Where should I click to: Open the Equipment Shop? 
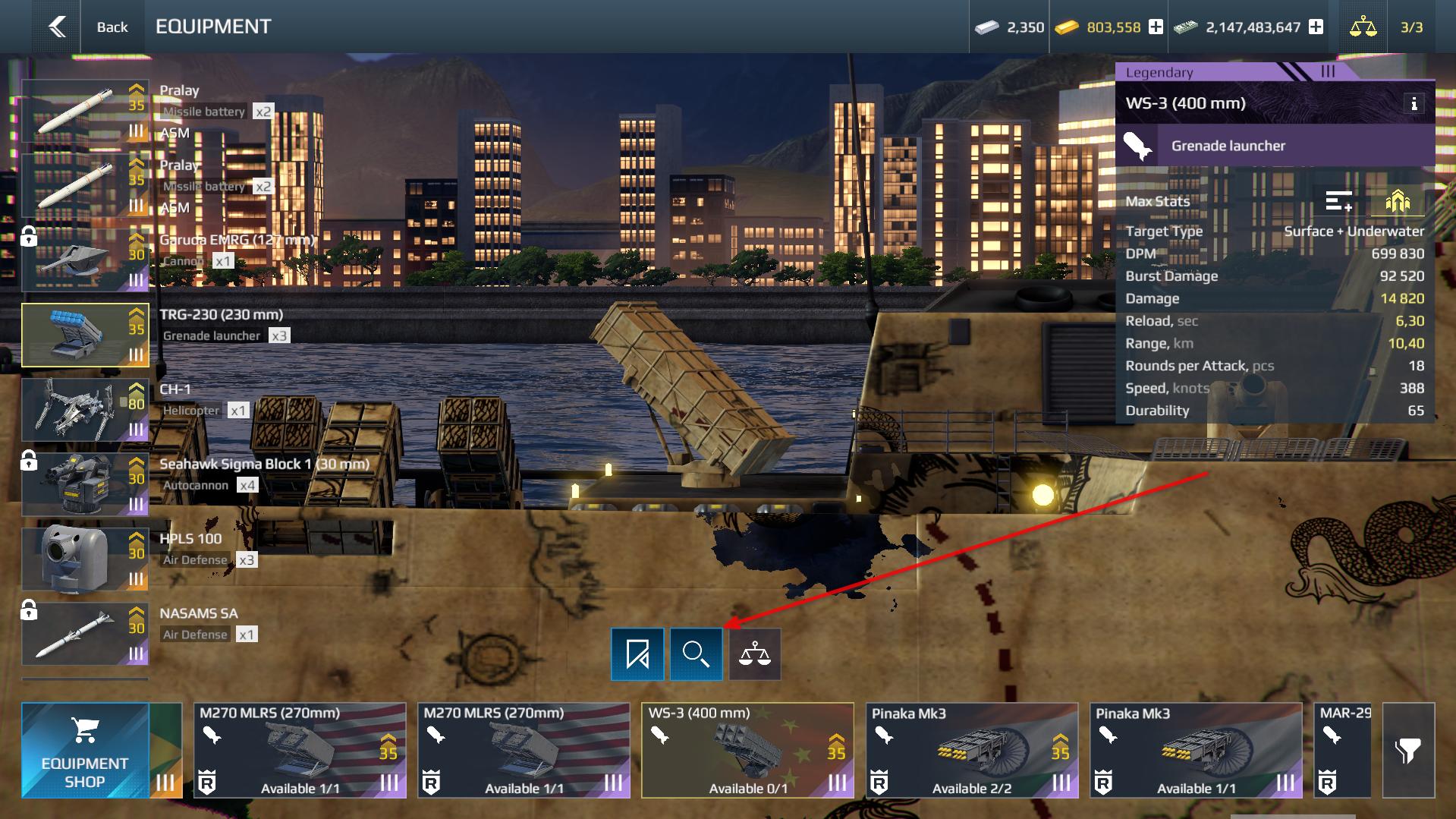point(85,750)
